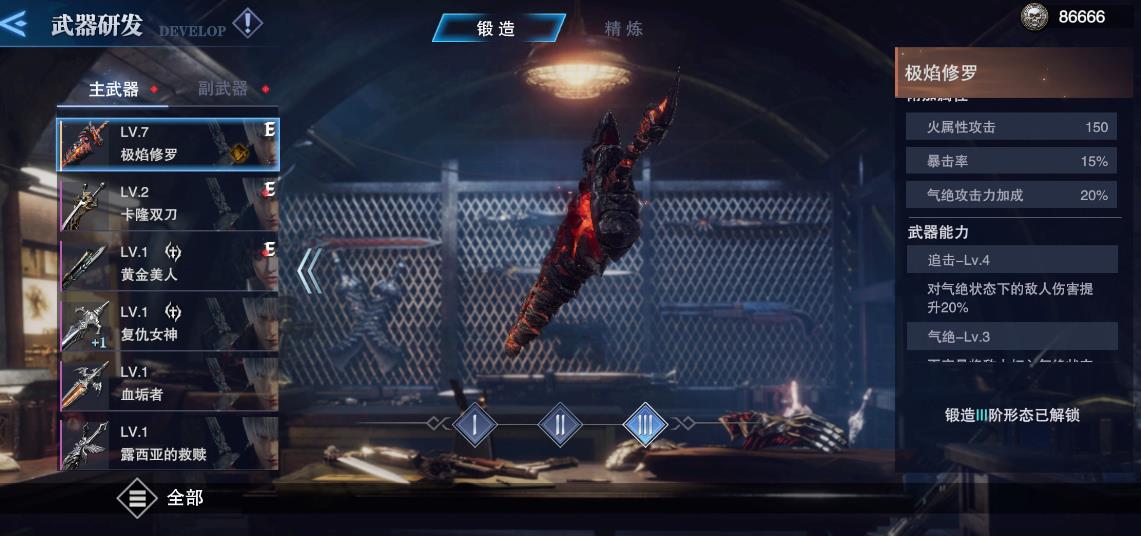View the 追击-Lv.4 weapon ability

coord(1012,260)
